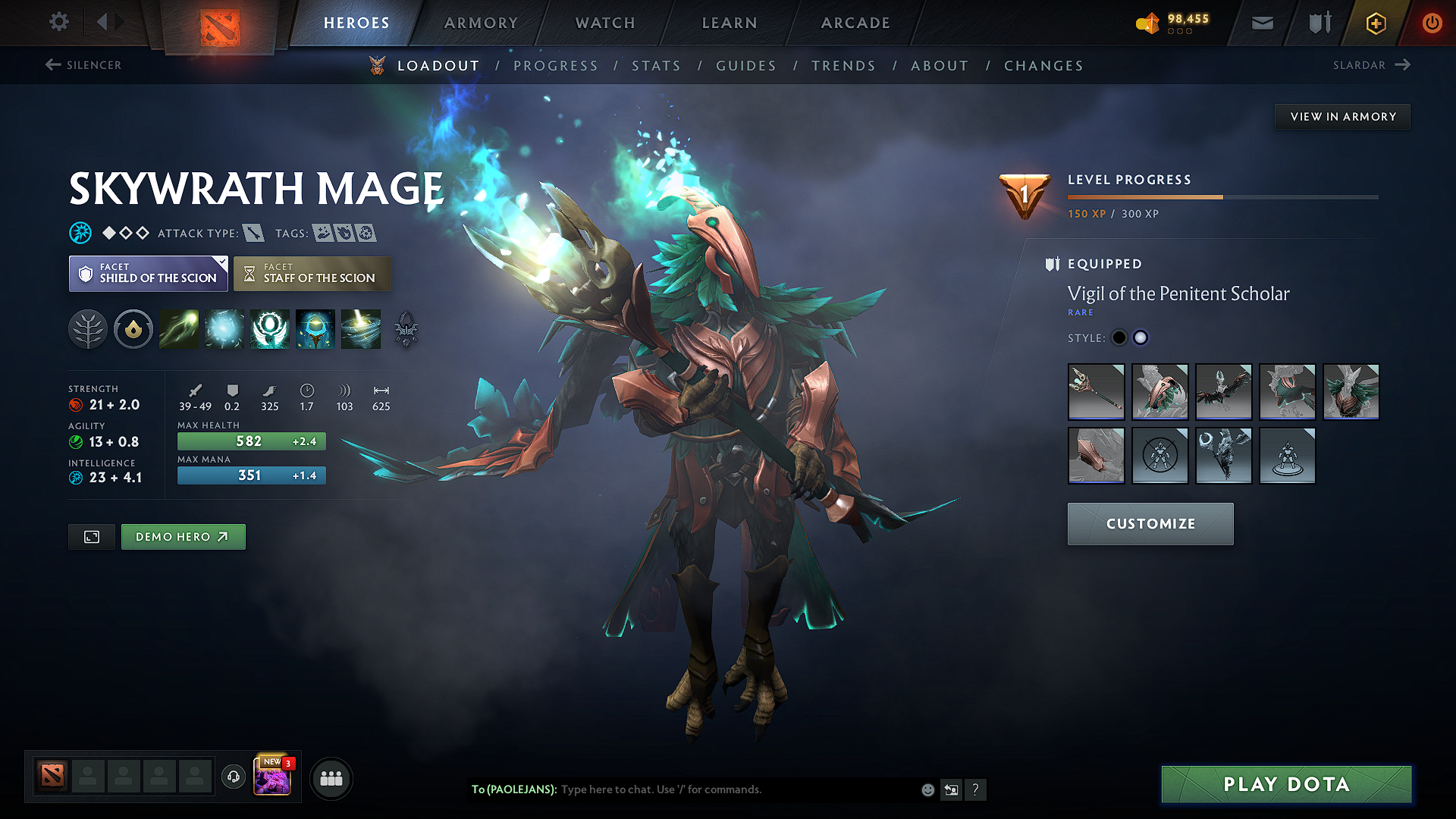
Task: Select the Arcane Bolt ability icon
Action: point(179,329)
